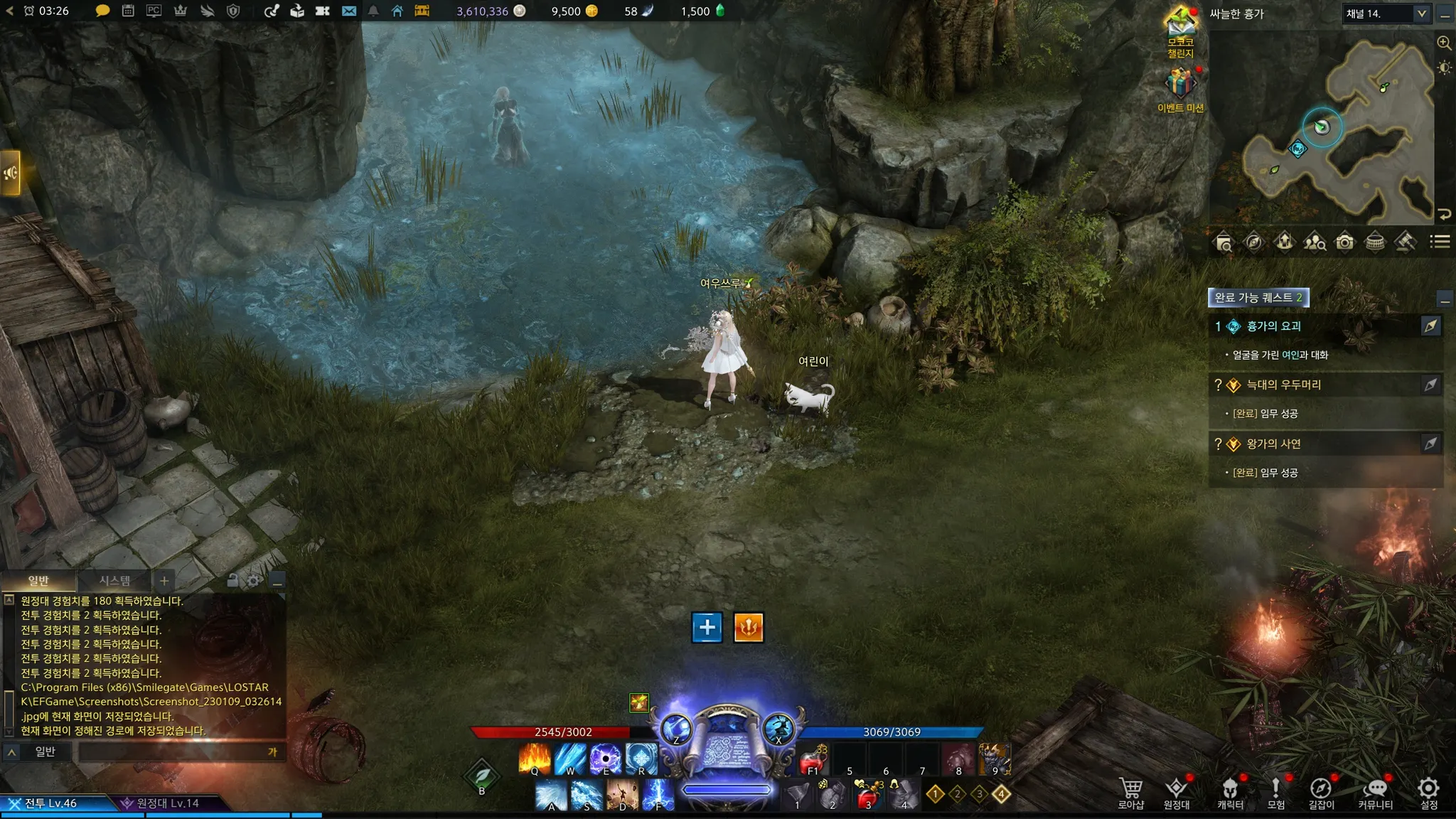
Task: Open the 커뮤니티 community menu
Action: pos(1376,792)
